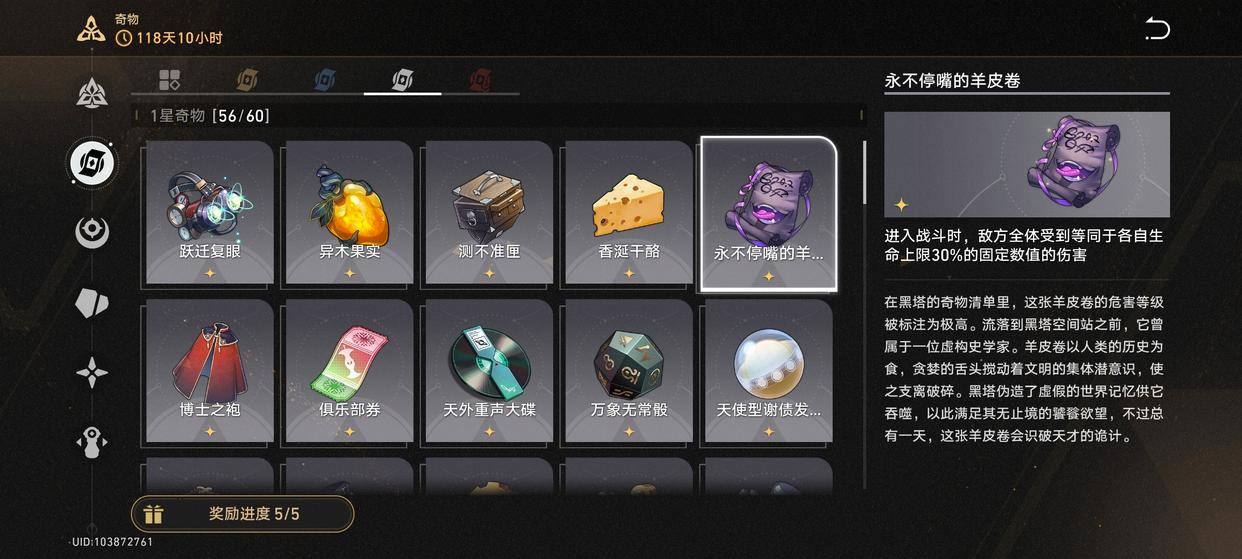Open the 奖励进度 5/5 reward progress

click(242, 514)
